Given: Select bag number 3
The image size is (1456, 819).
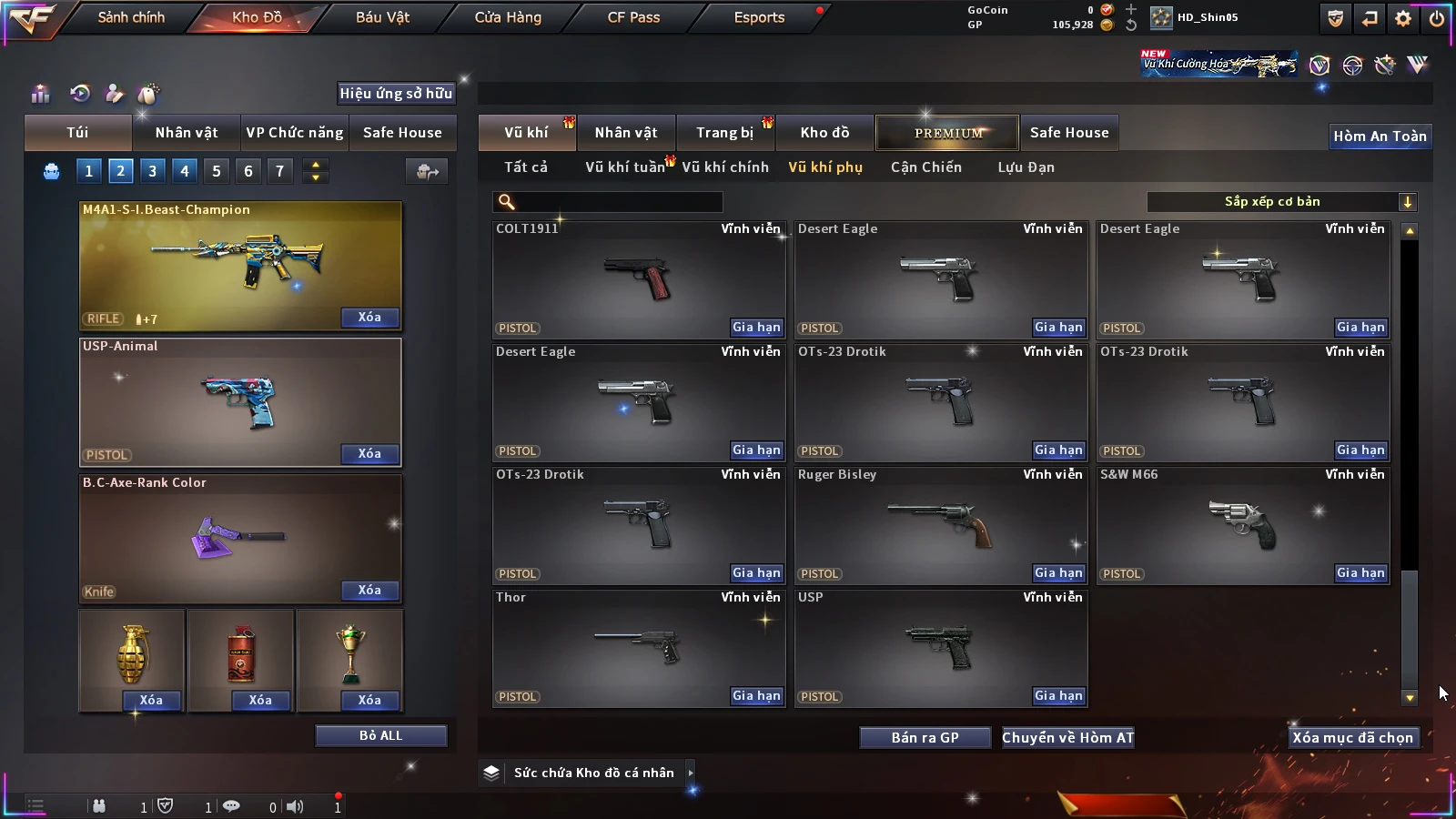Looking at the screenshot, I should (x=152, y=171).
